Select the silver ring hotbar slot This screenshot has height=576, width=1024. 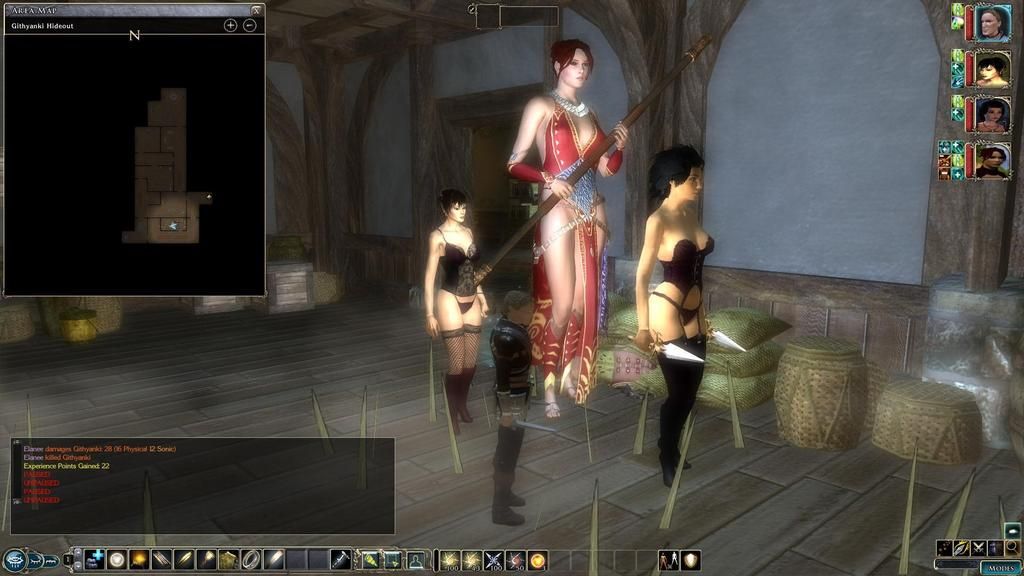click(250, 560)
